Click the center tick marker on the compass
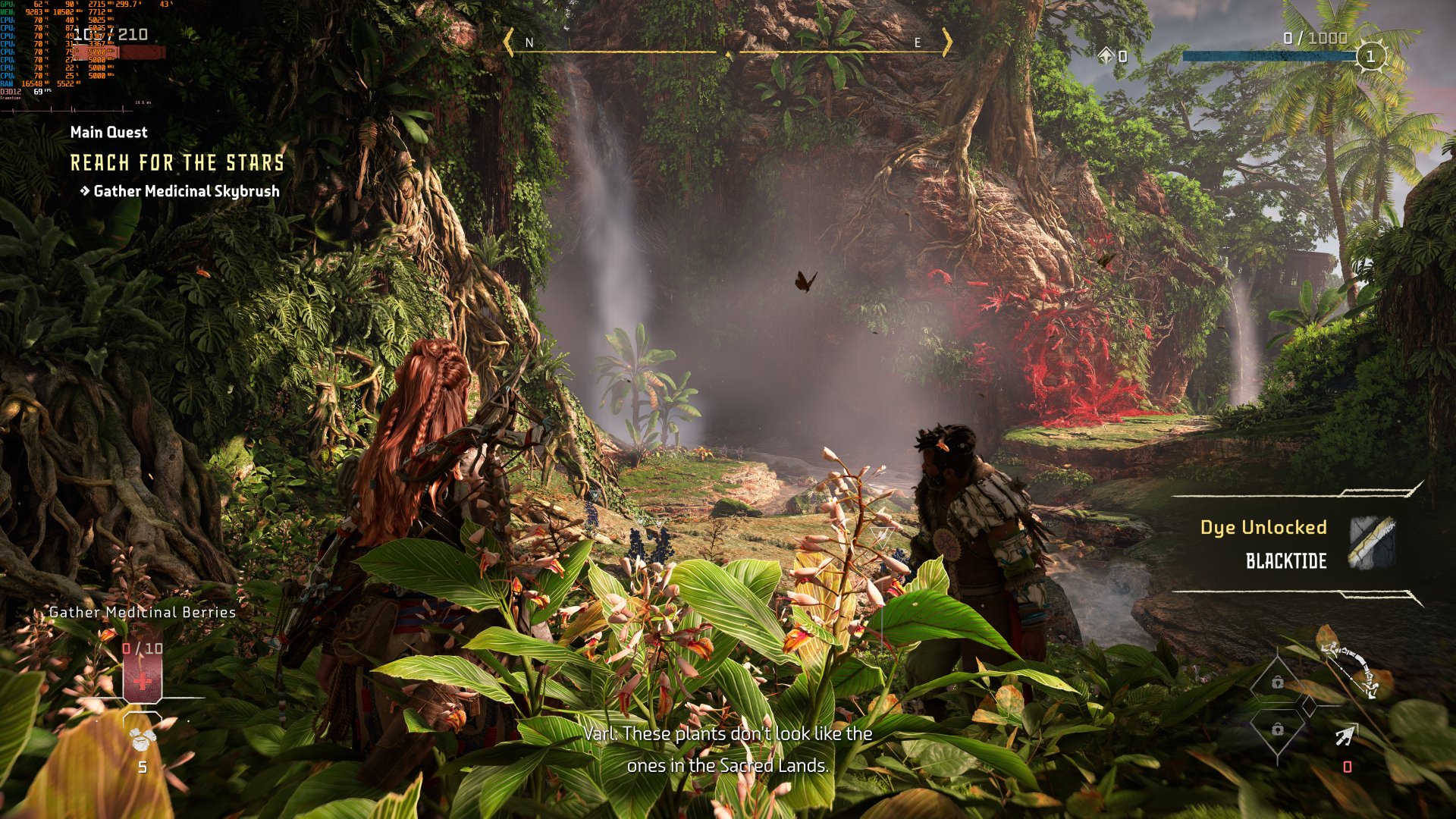 (730, 55)
